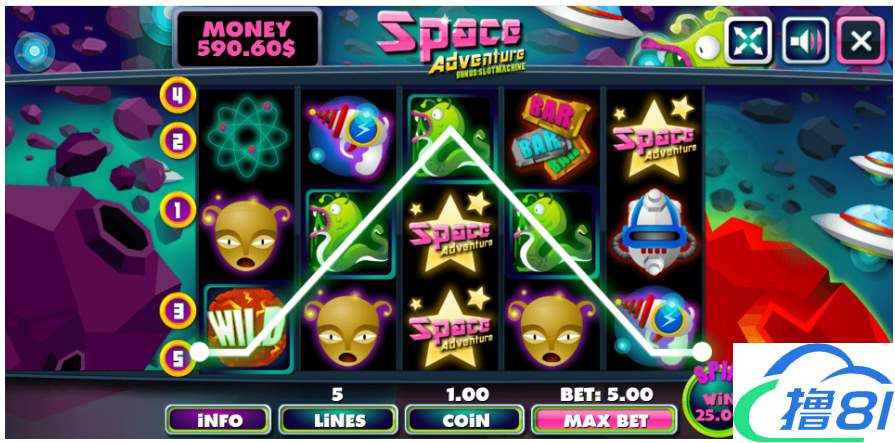Select payline number 2 marker
Viewport: 895px width, 443px height.
coord(178,140)
